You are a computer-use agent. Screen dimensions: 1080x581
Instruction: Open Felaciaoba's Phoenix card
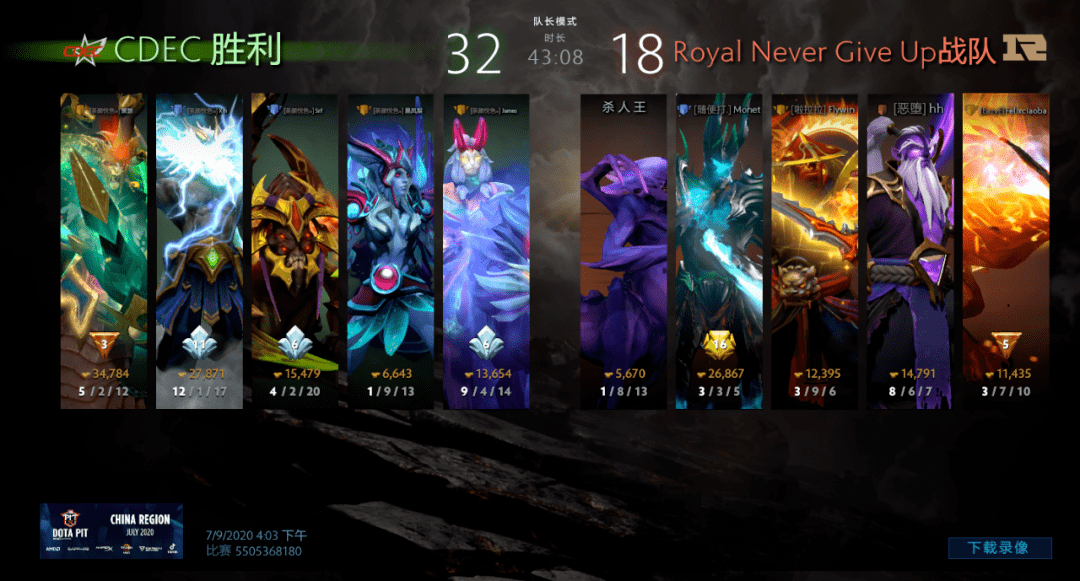(x=1005, y=250)
